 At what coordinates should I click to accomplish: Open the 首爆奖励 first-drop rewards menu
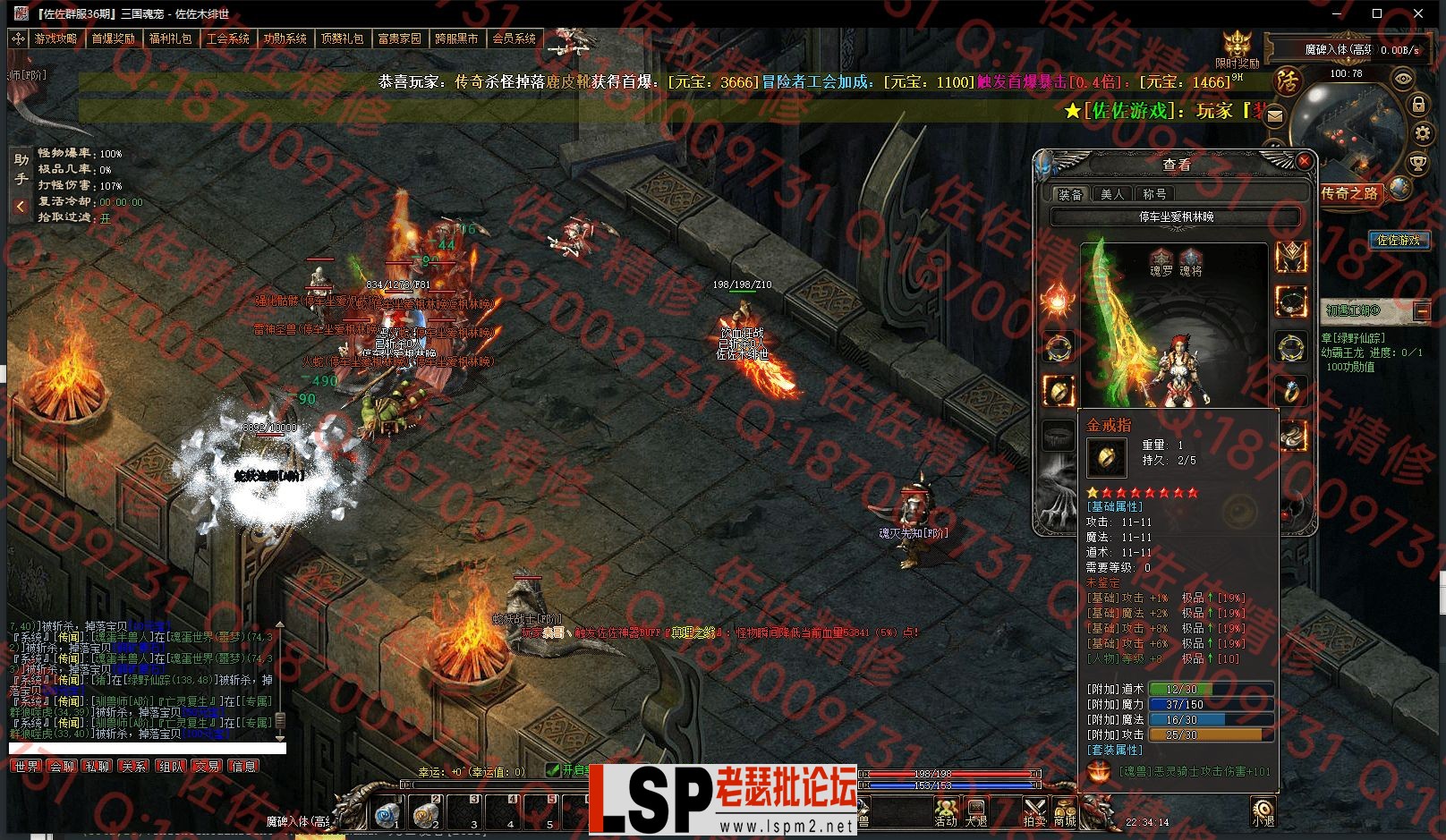click(113, 38)
